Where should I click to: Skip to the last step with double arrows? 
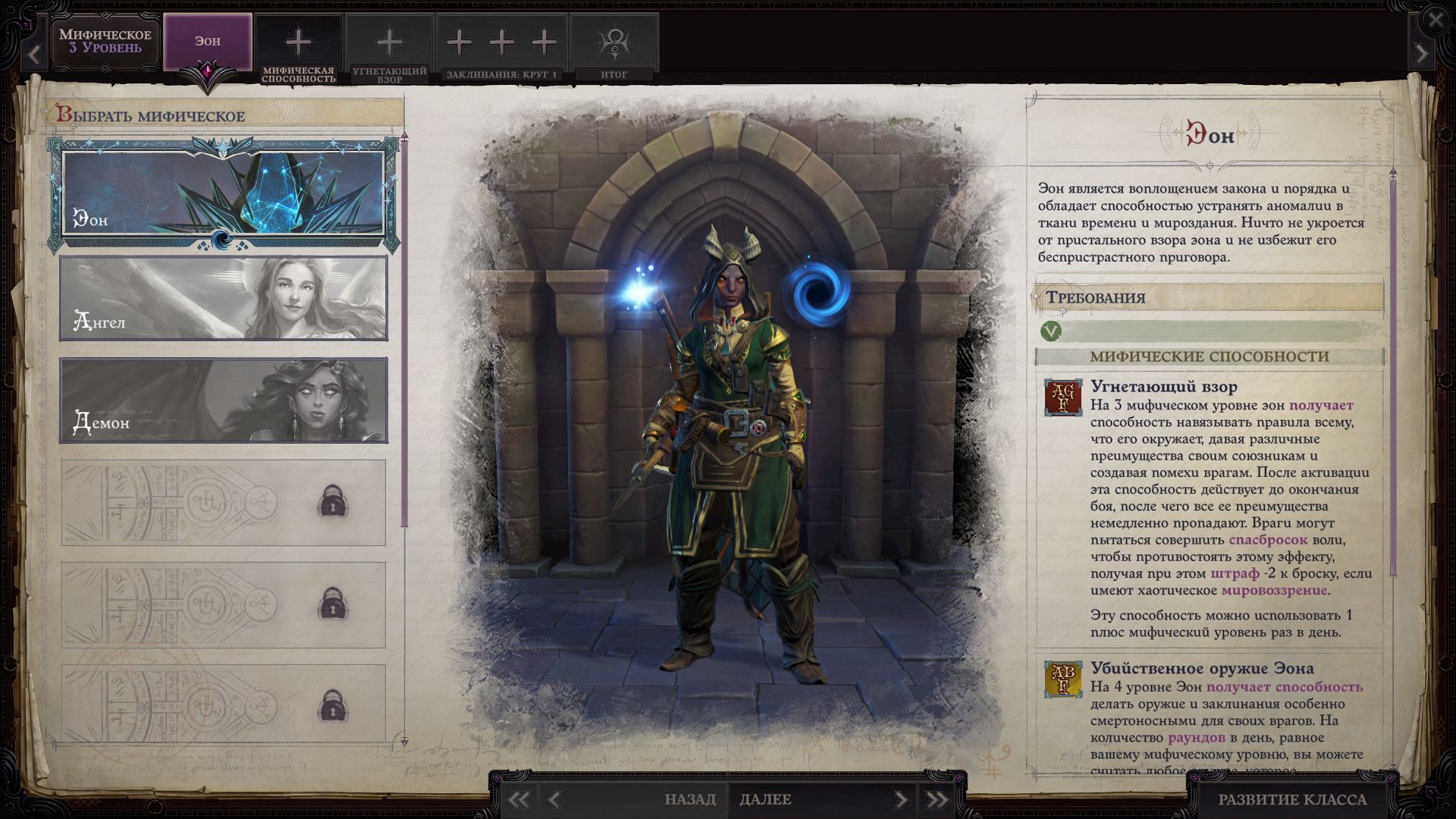pos(937,799)
